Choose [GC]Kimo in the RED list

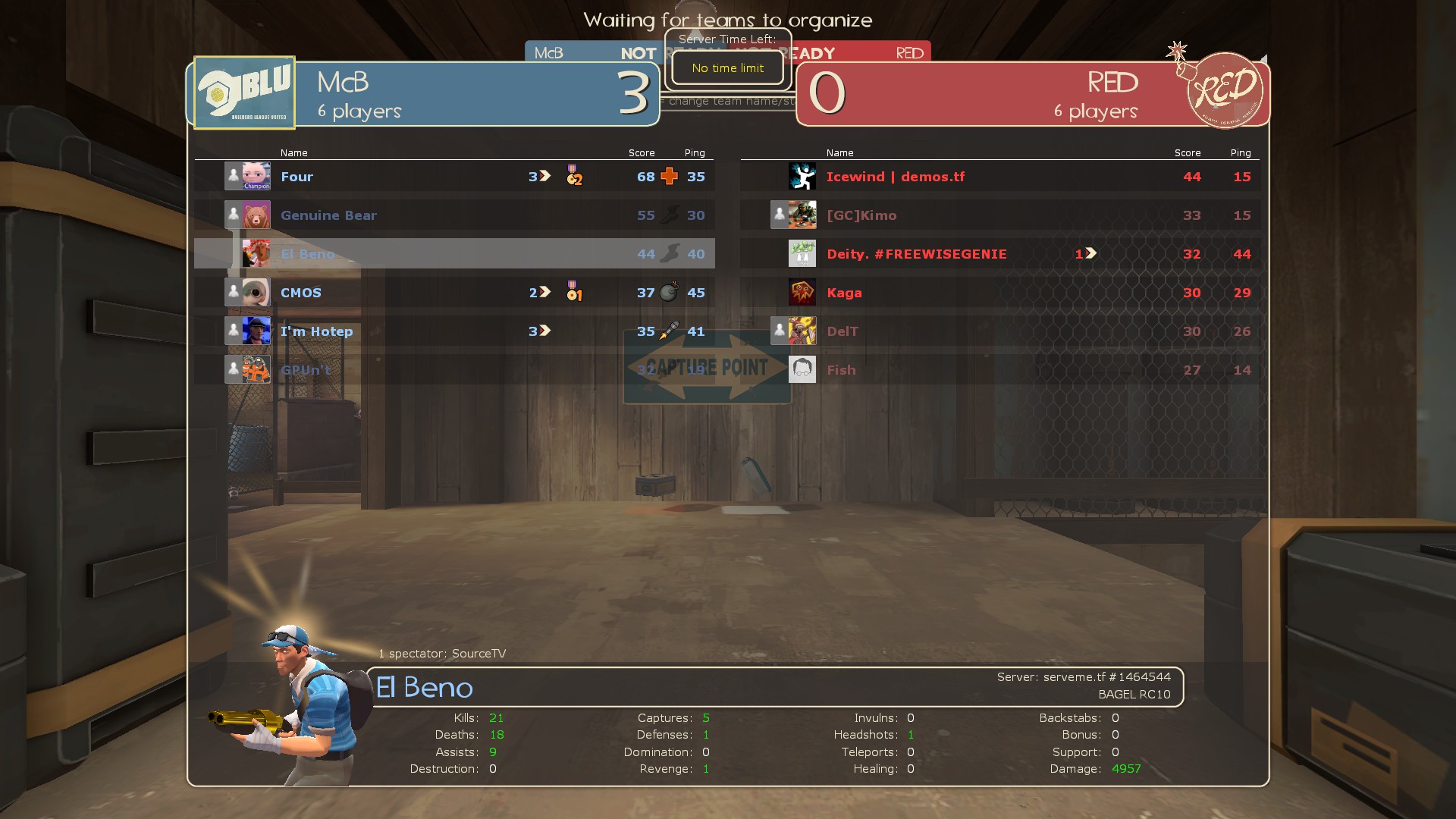[x=861, y=215]
